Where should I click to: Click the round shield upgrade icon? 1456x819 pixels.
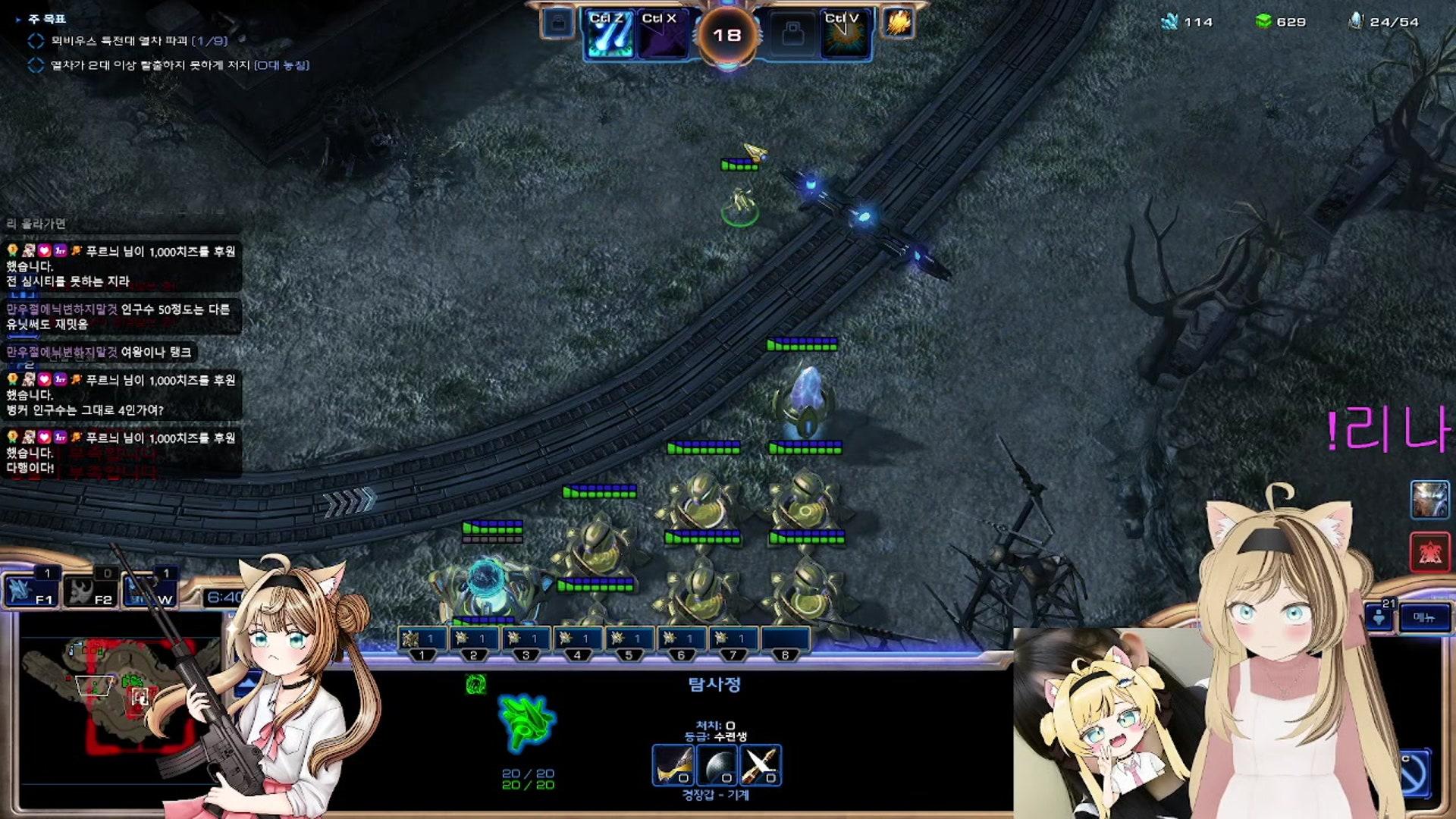point(717,765)
